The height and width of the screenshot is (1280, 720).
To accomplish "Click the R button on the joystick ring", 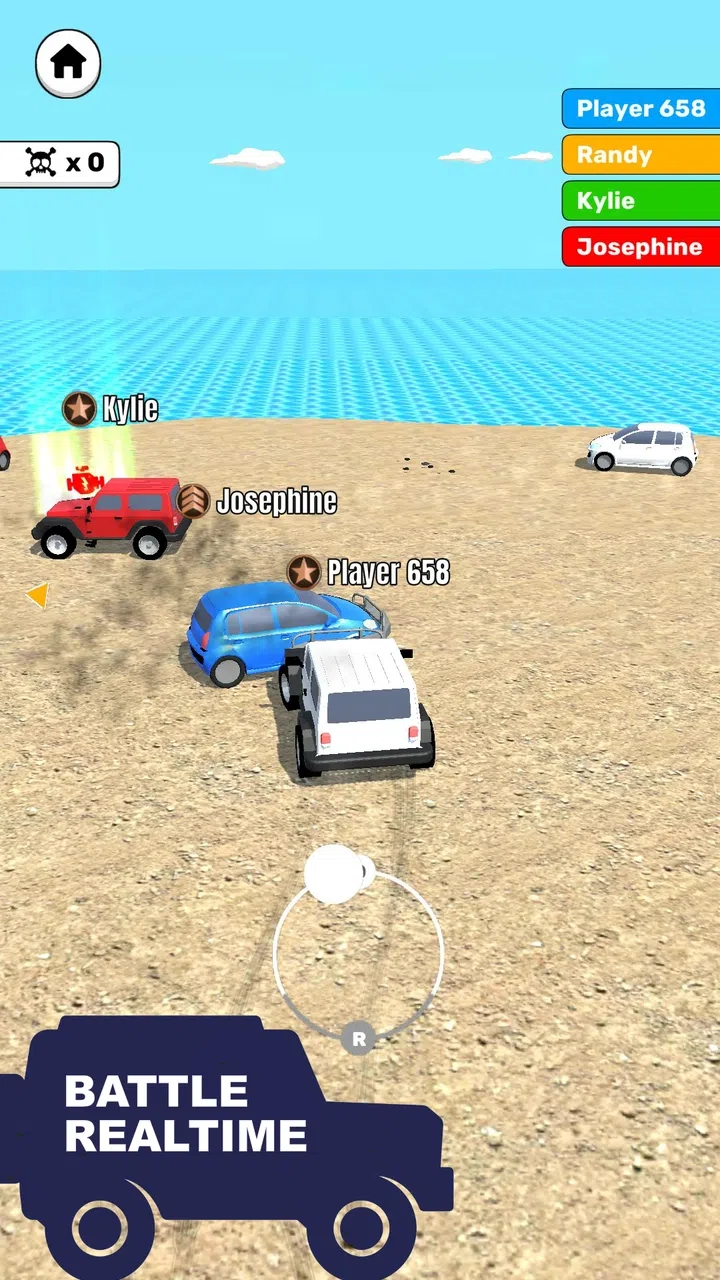I will coord(358,1039).
